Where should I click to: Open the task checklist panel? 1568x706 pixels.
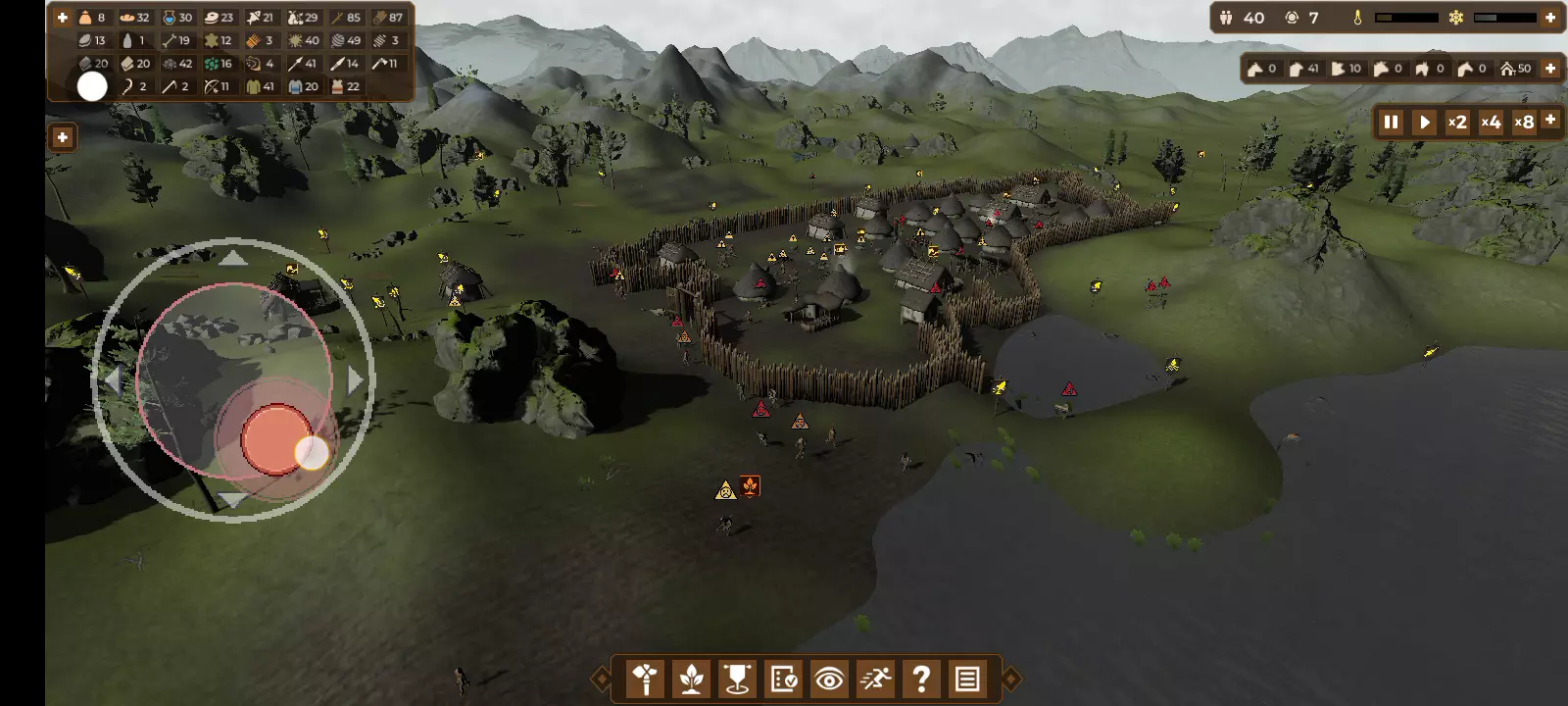tap(783, 679)
